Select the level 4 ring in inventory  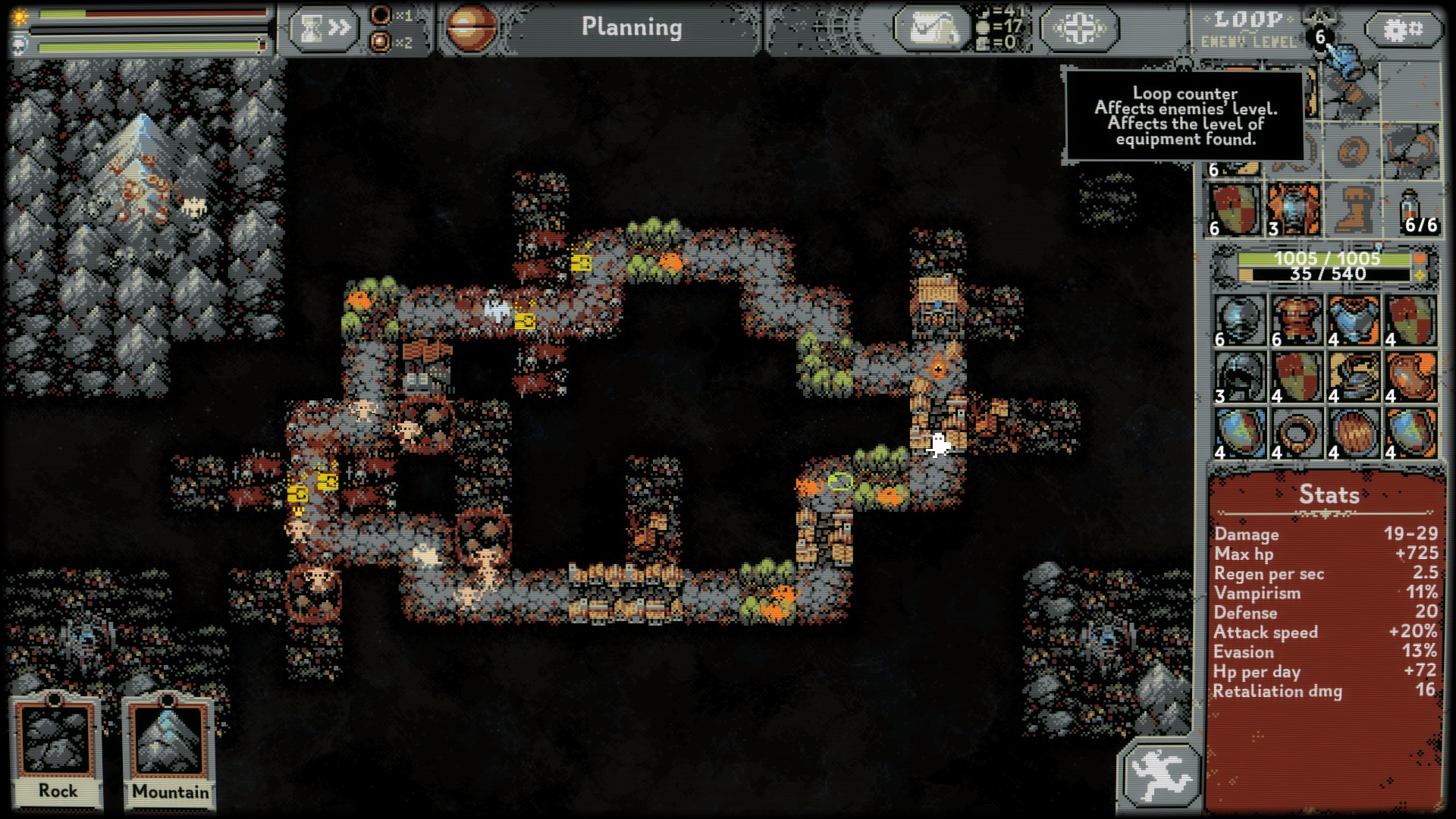(x=1298, y=434)
